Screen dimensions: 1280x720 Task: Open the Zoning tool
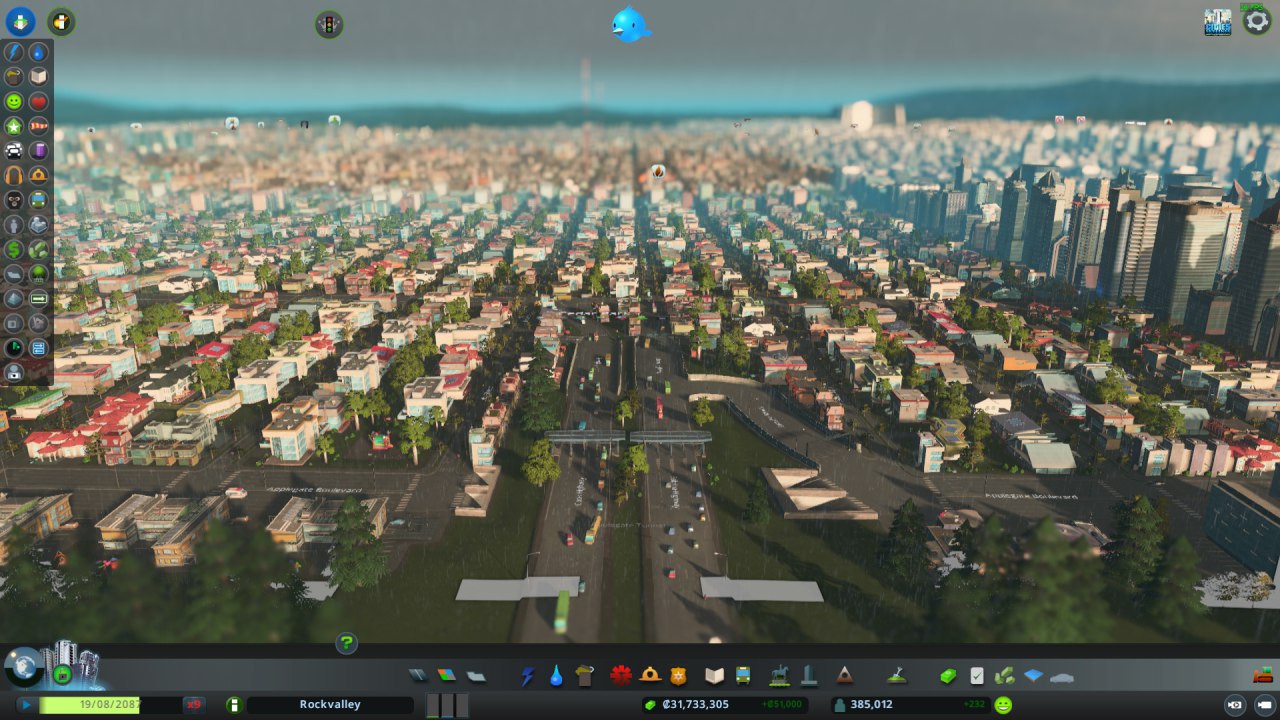coord(446,676)
